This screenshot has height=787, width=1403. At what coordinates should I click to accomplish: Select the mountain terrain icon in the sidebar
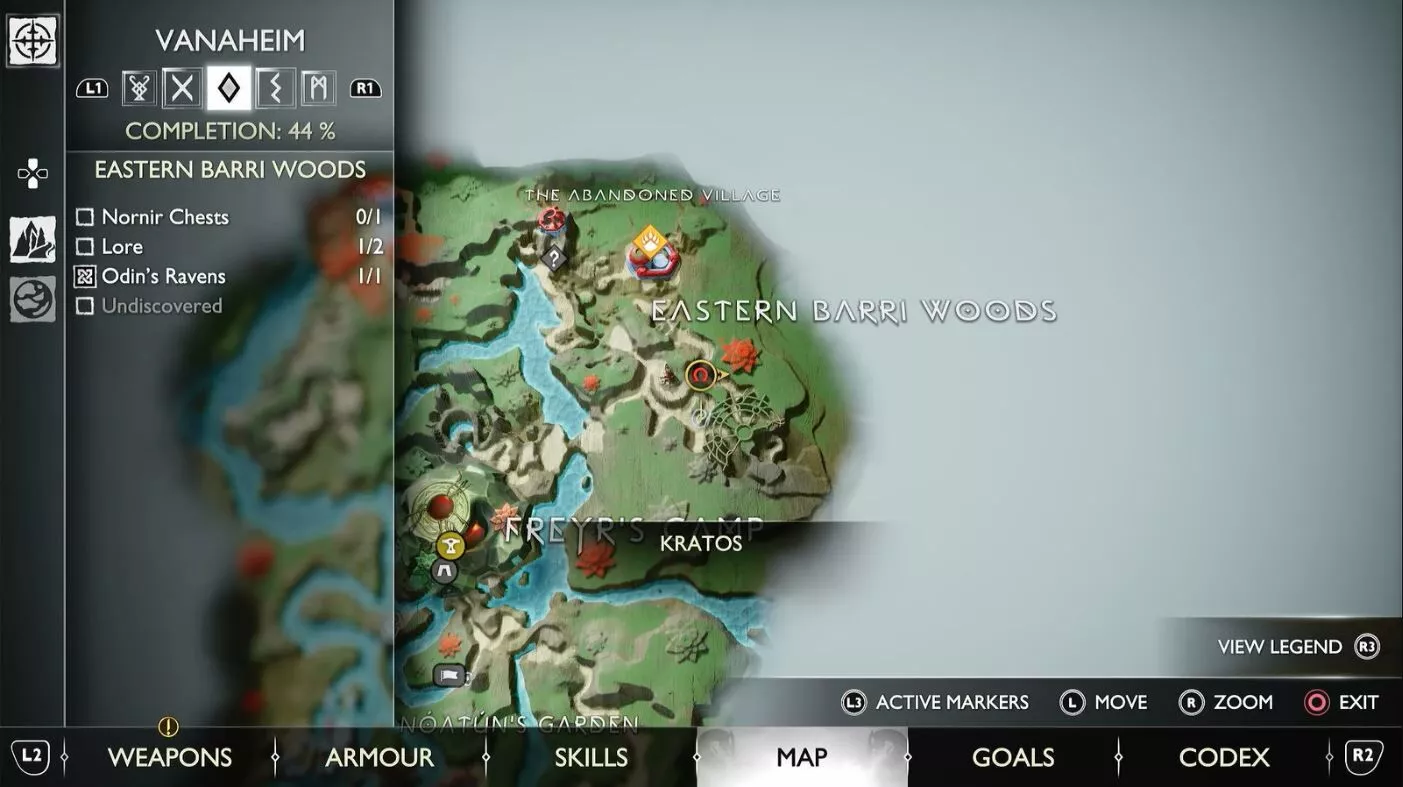pyautogui.click(x=33, y=238)
